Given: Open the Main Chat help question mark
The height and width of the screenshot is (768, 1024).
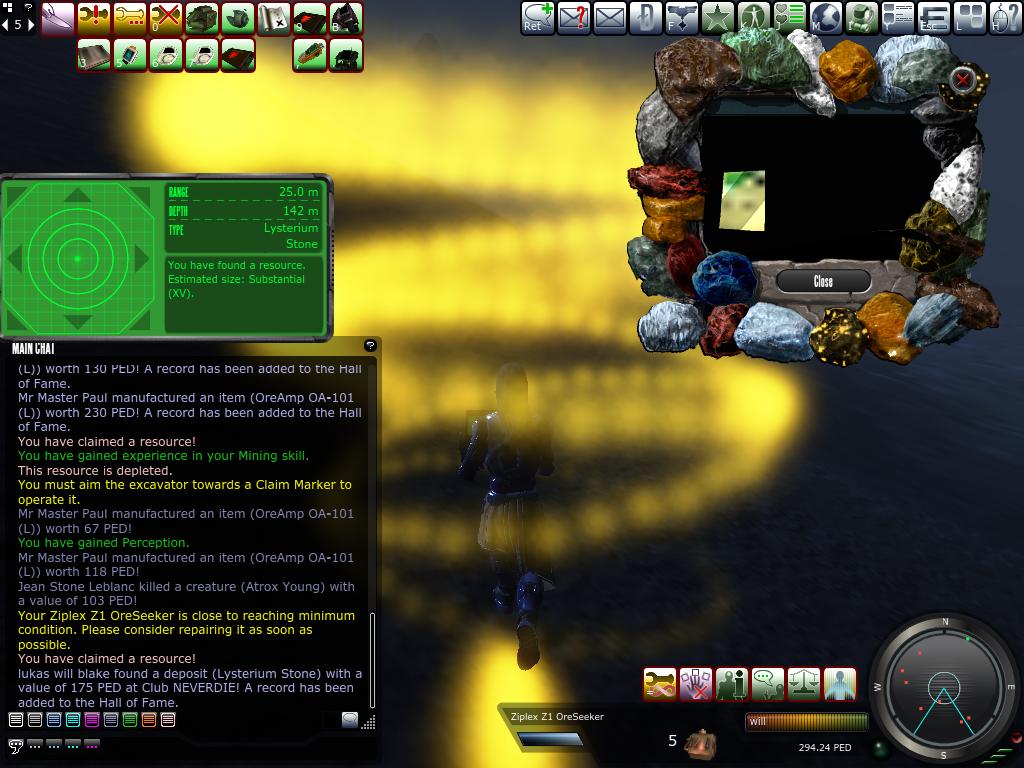Looking at the screenshot, I should point(370,345).
